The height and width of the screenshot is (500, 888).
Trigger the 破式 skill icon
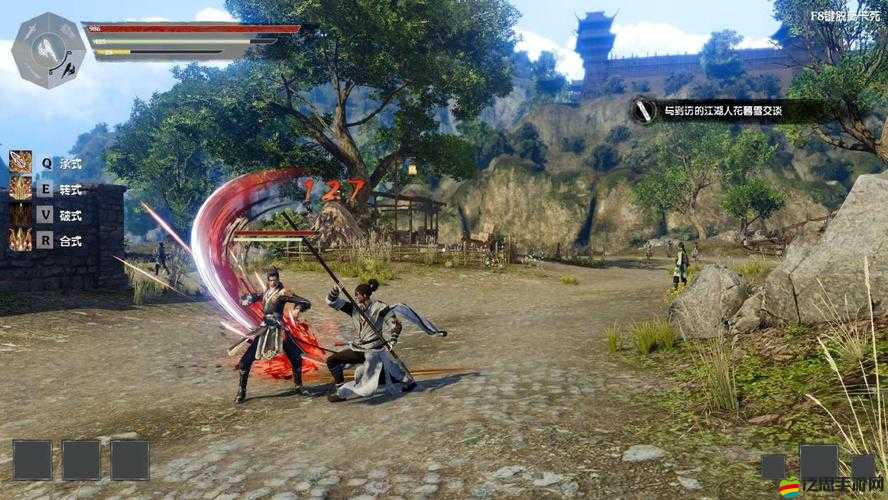(20, 214)
